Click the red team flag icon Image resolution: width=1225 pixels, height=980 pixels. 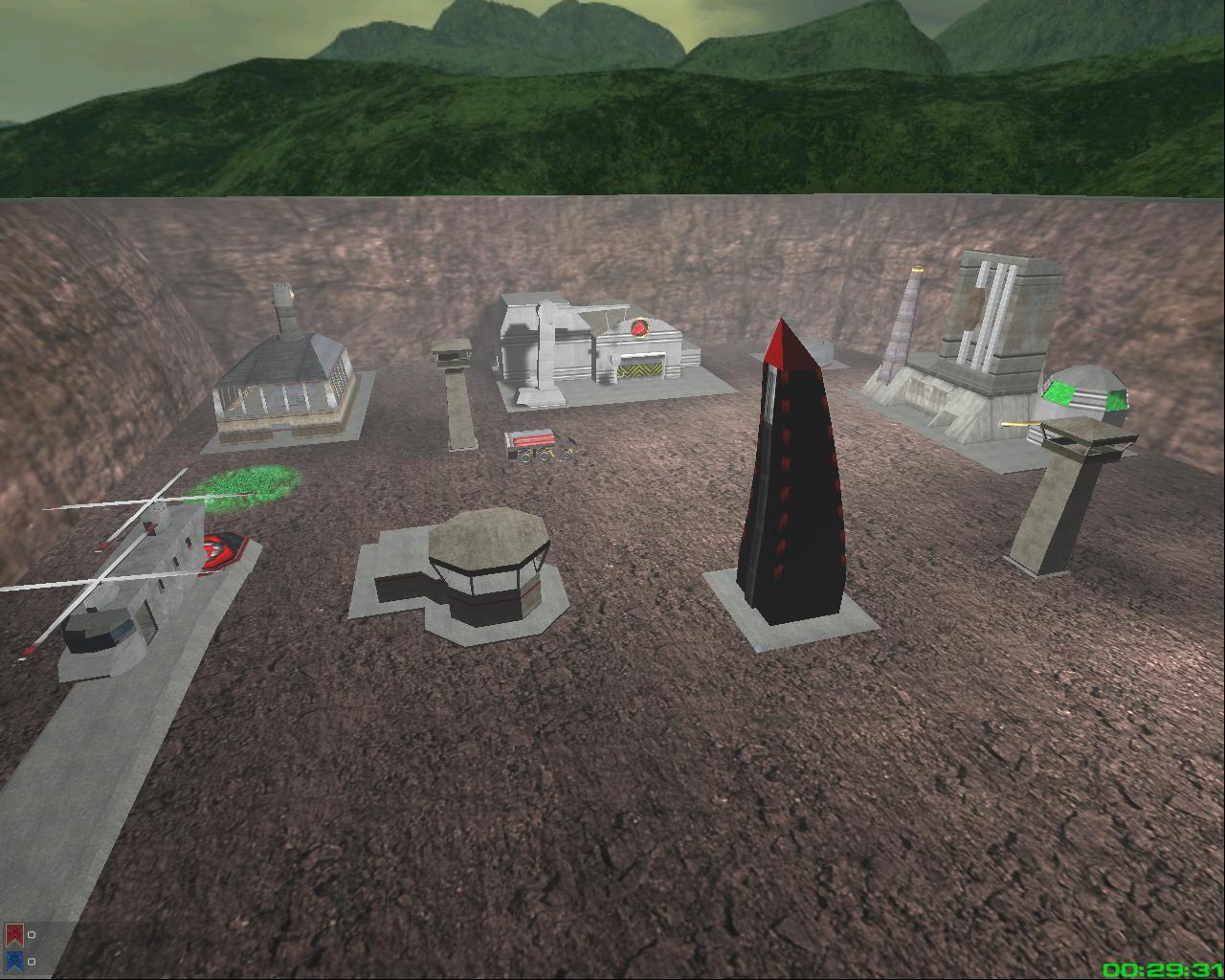[13, 935]
